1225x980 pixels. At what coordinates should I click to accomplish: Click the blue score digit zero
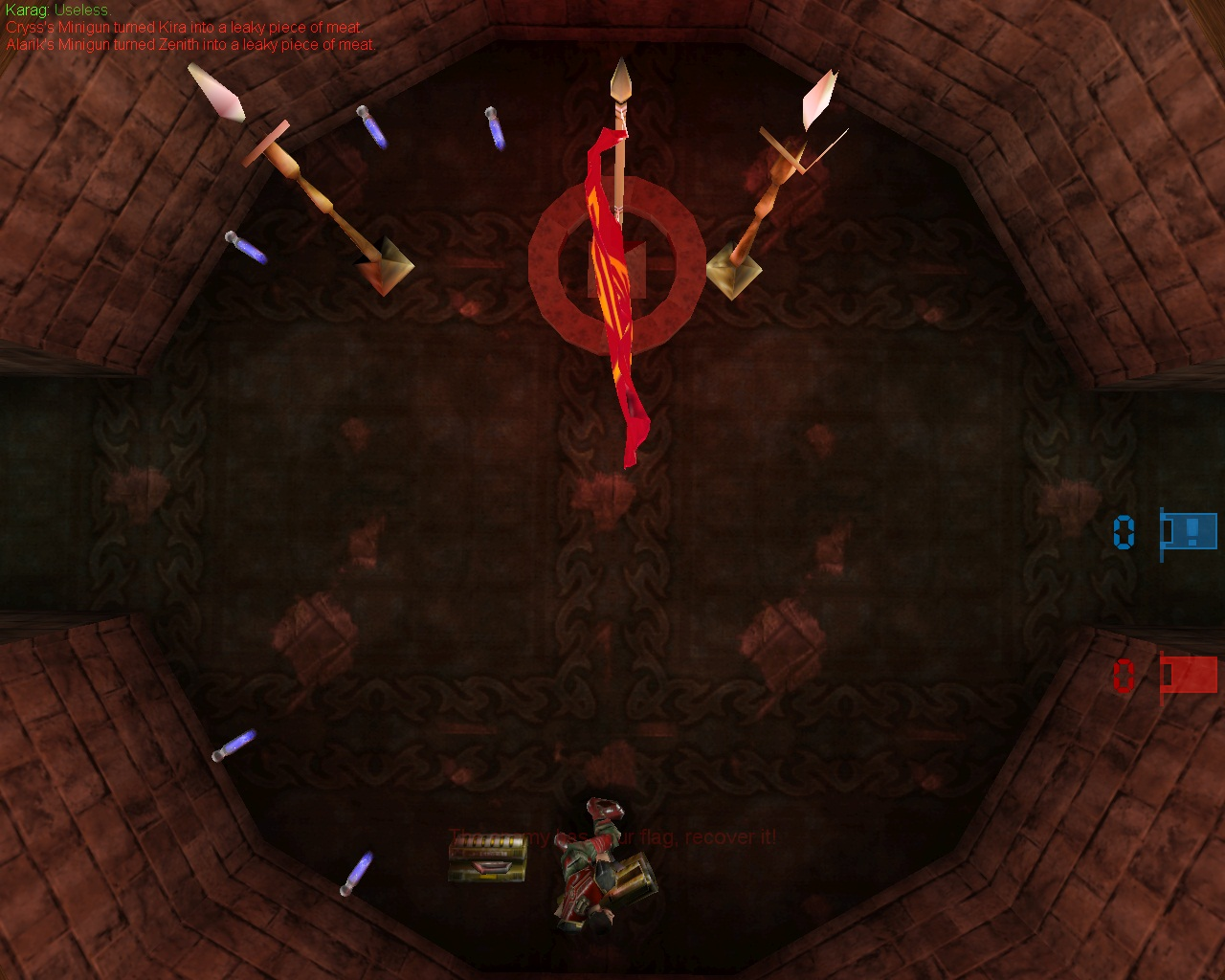pos(1122,533)
